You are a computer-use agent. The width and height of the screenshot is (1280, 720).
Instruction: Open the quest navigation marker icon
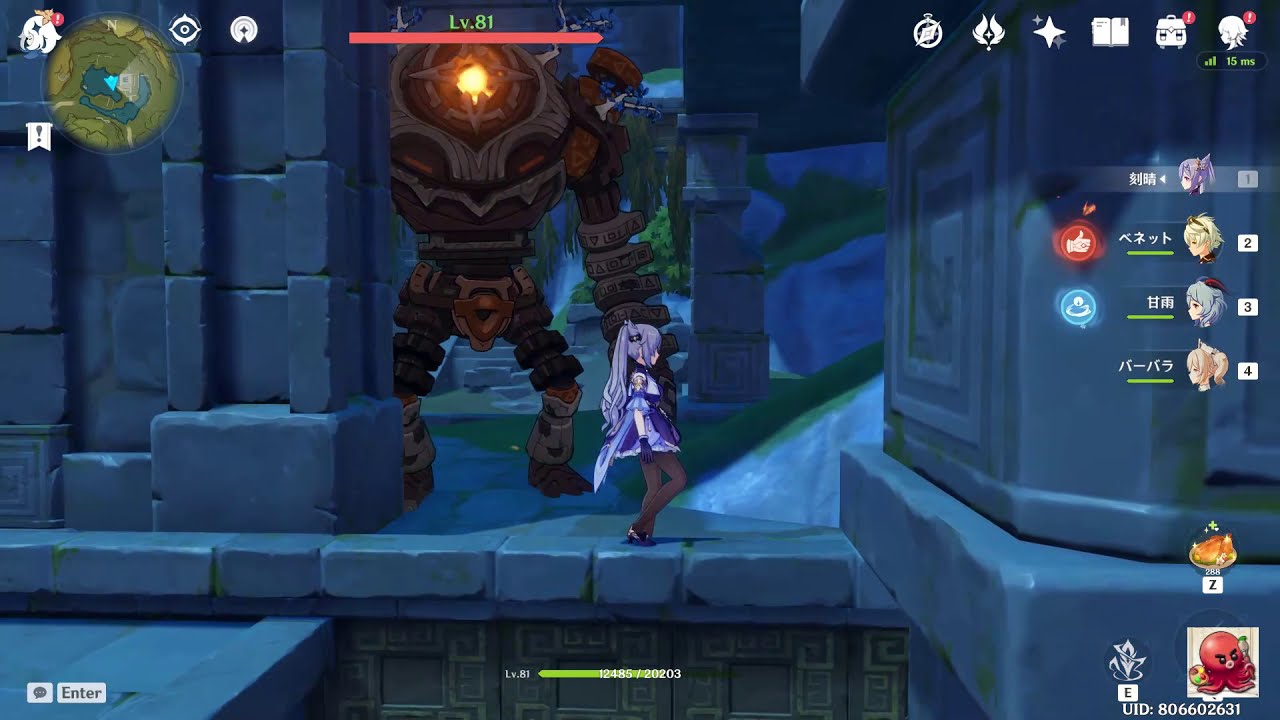click(243, 31)
